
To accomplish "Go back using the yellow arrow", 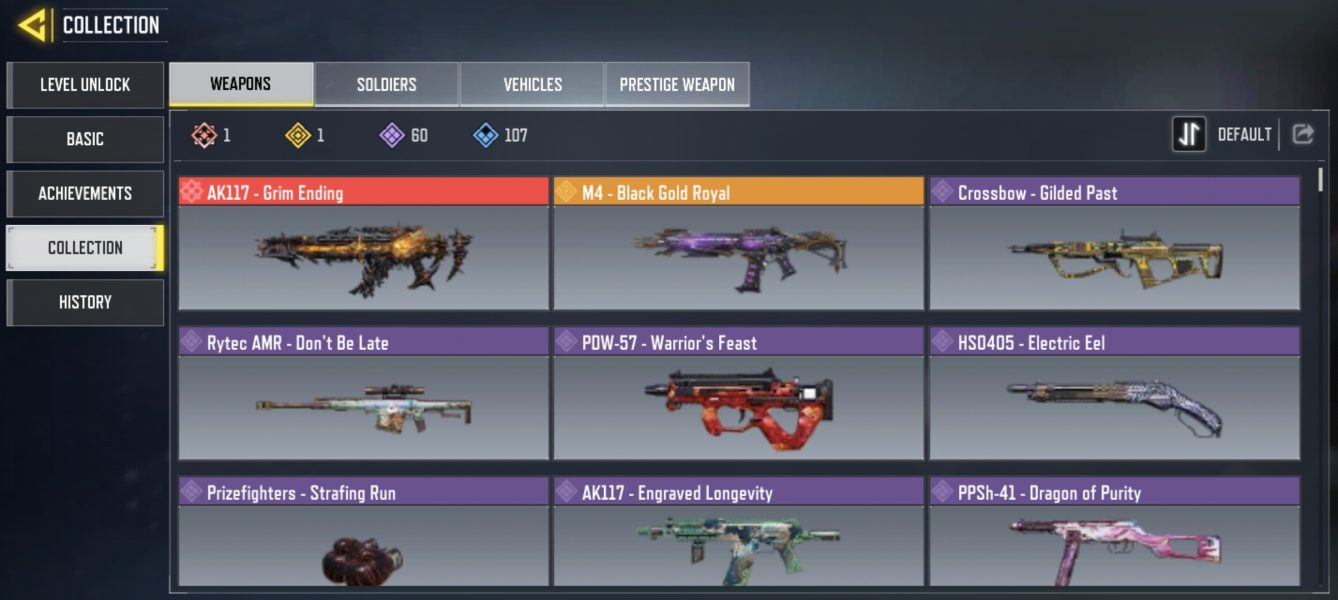I will tap(34, 25).
